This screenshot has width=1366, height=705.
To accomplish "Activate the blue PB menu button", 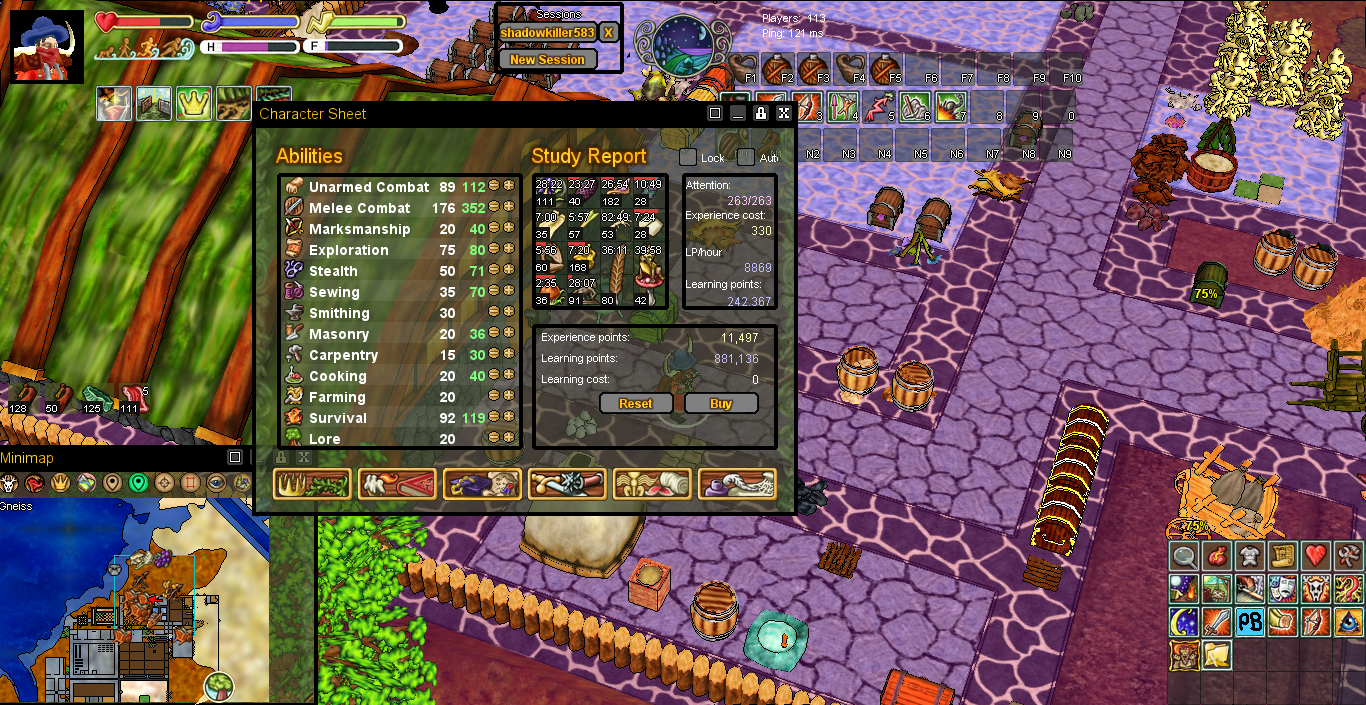I will (1250, 622).
